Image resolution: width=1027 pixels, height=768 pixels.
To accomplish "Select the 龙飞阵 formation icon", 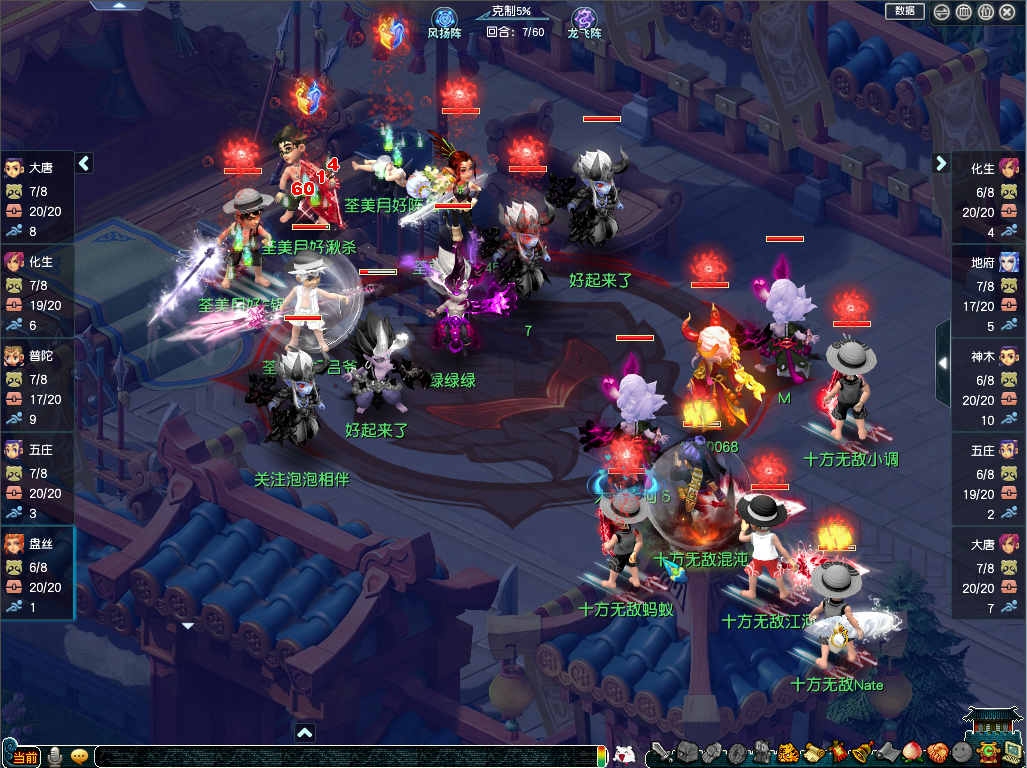I will point(584,18).
